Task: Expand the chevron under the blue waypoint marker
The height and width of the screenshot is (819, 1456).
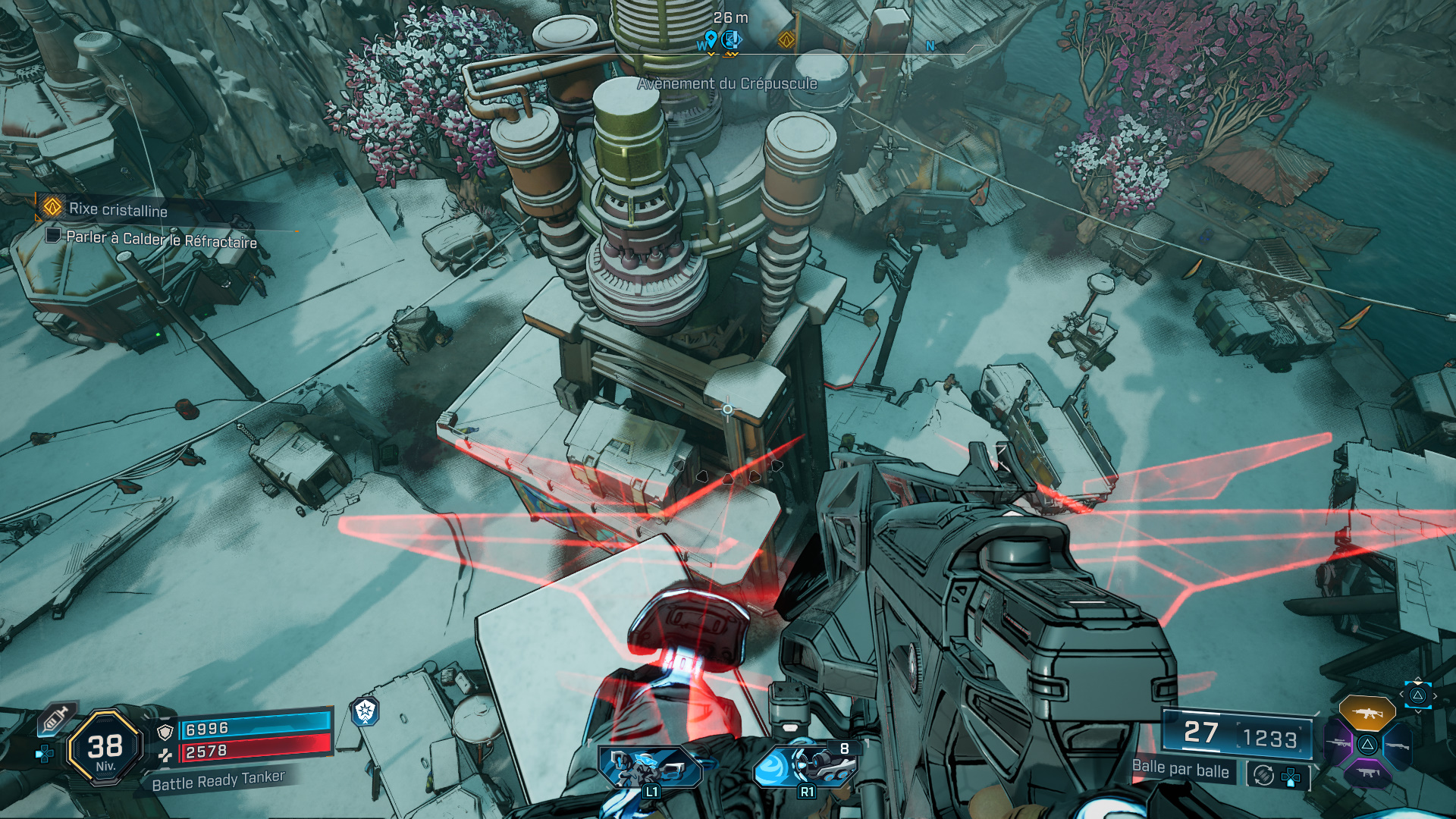Action: (711, 55)
